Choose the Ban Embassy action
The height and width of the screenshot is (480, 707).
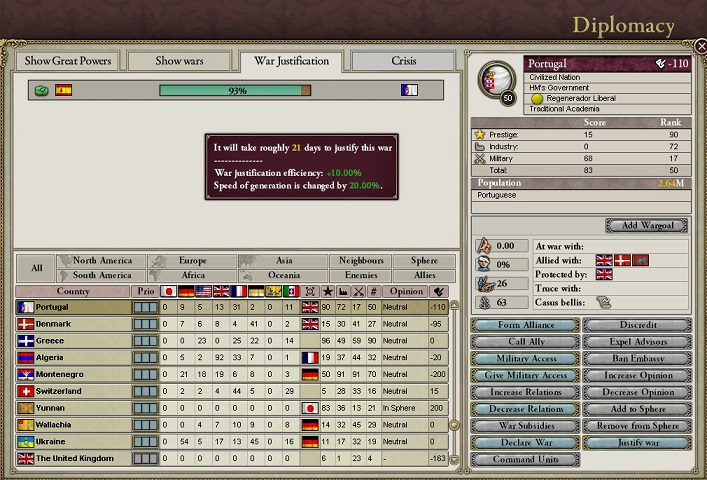[x=636, y=359]
